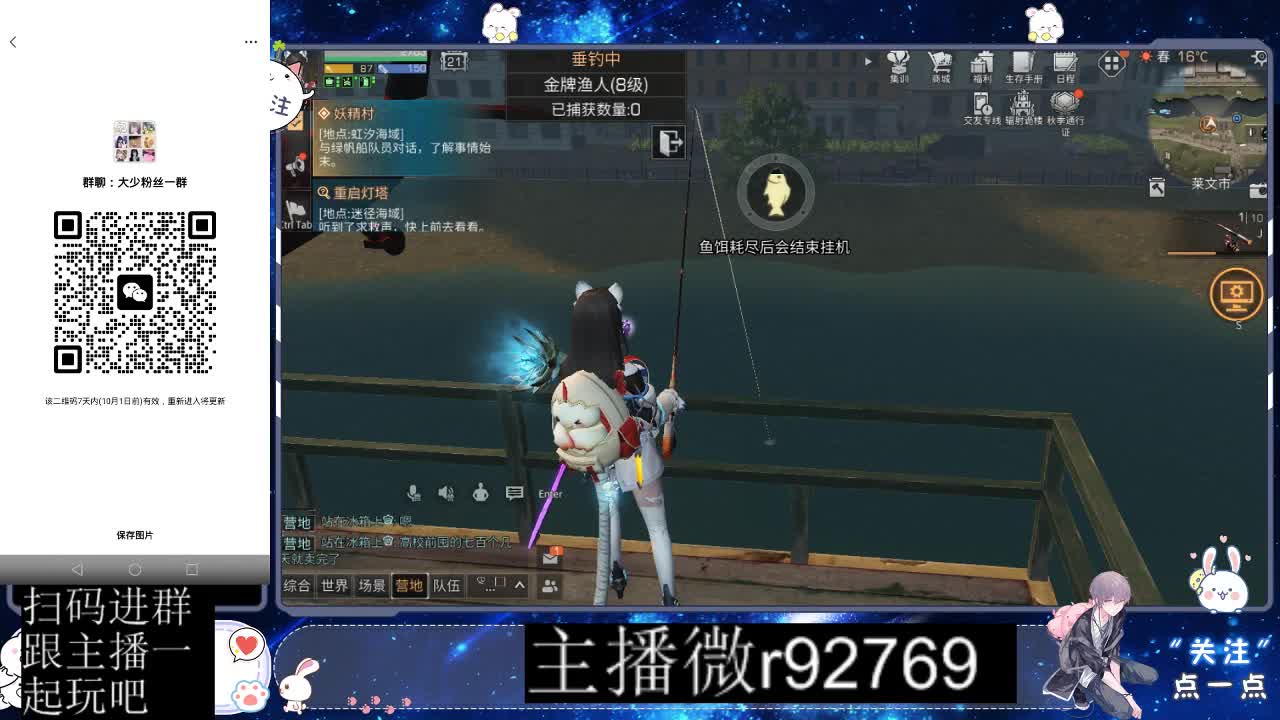Open the 生存手册 survival handbook icon
Screen dimensions: 1280x720
(x=1021, y=63)
